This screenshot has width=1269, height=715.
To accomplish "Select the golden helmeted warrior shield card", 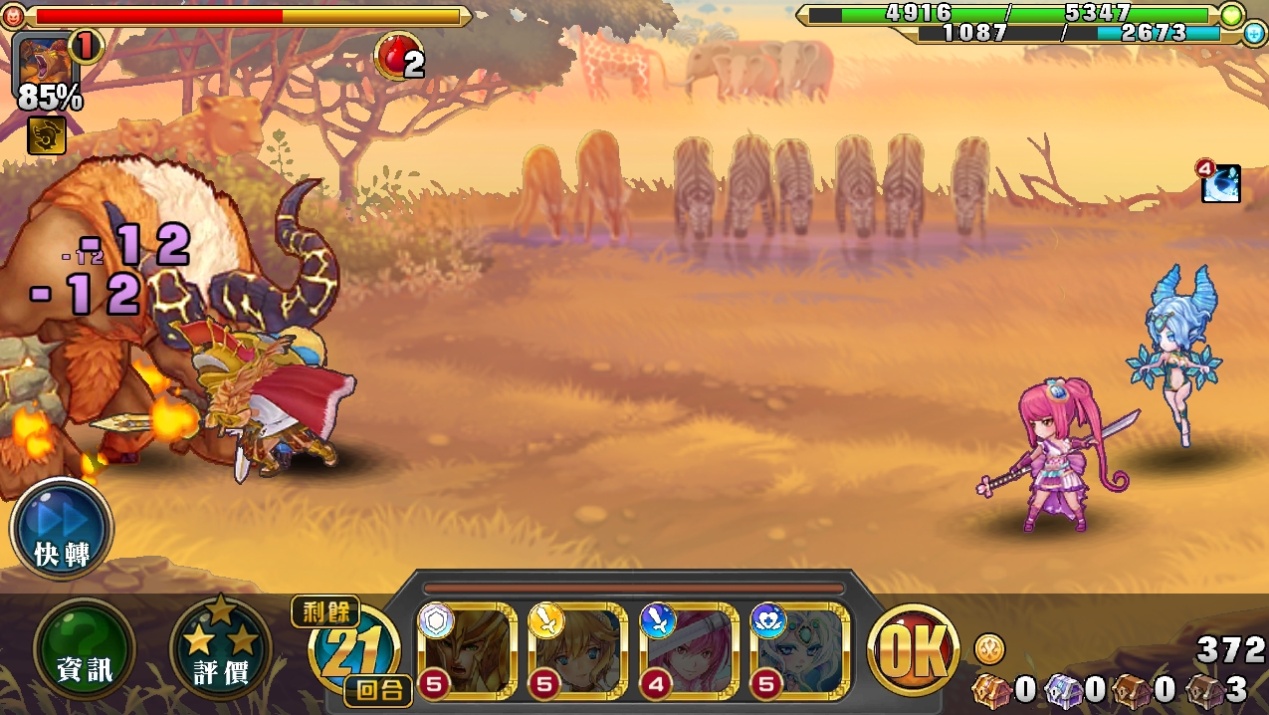I will tap(467, 650).
